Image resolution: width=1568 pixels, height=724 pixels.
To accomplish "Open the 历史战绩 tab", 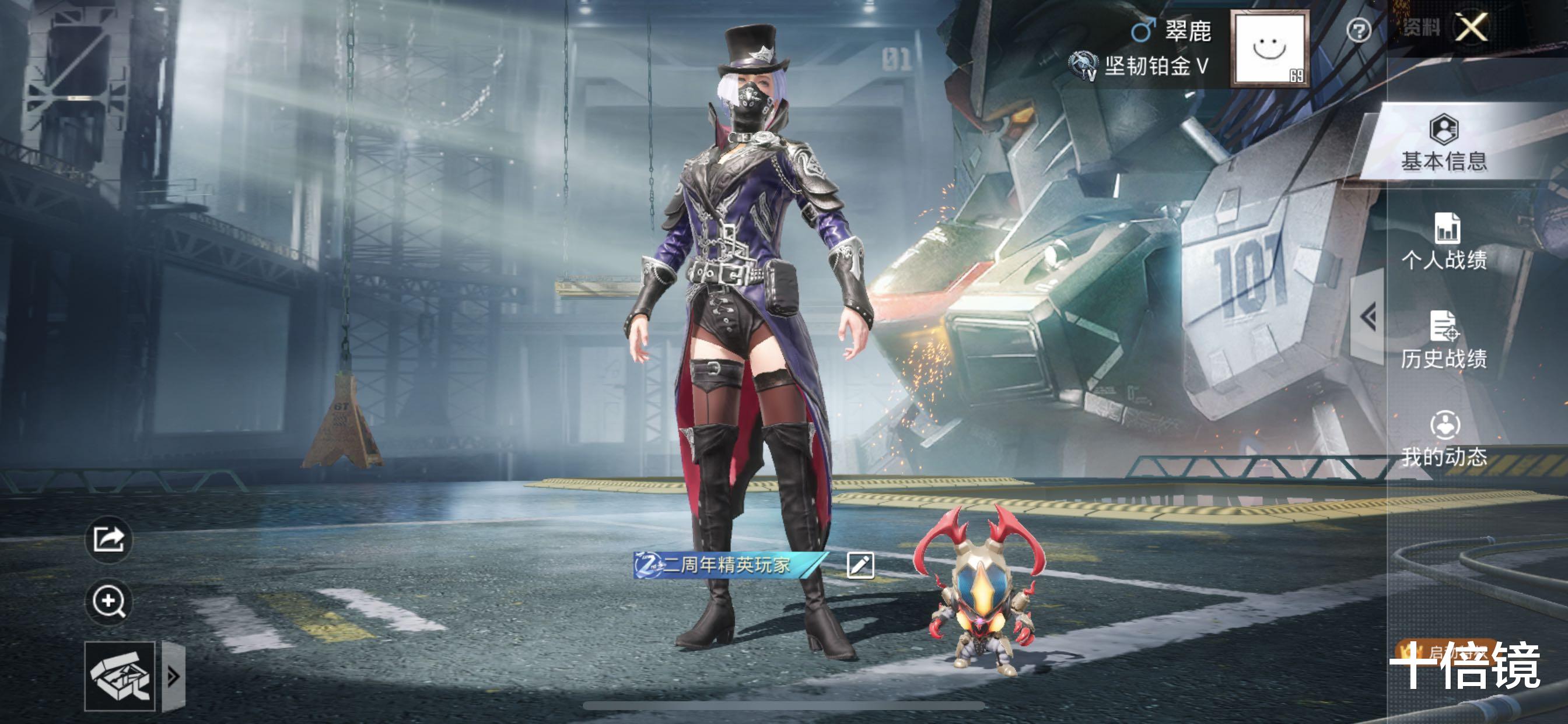I will click(x=1444, y=340).
